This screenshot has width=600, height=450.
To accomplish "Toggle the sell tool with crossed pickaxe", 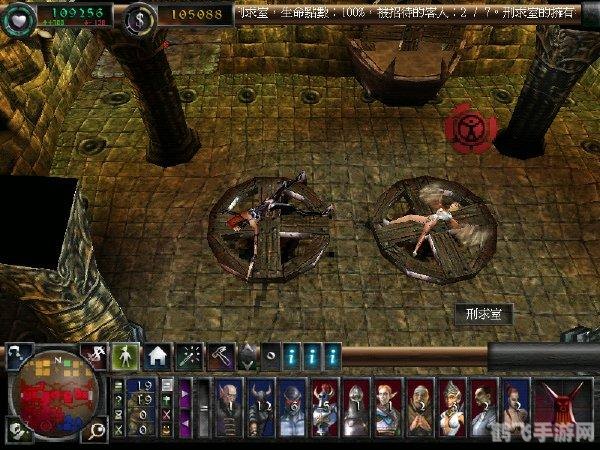I will point(97,353).
